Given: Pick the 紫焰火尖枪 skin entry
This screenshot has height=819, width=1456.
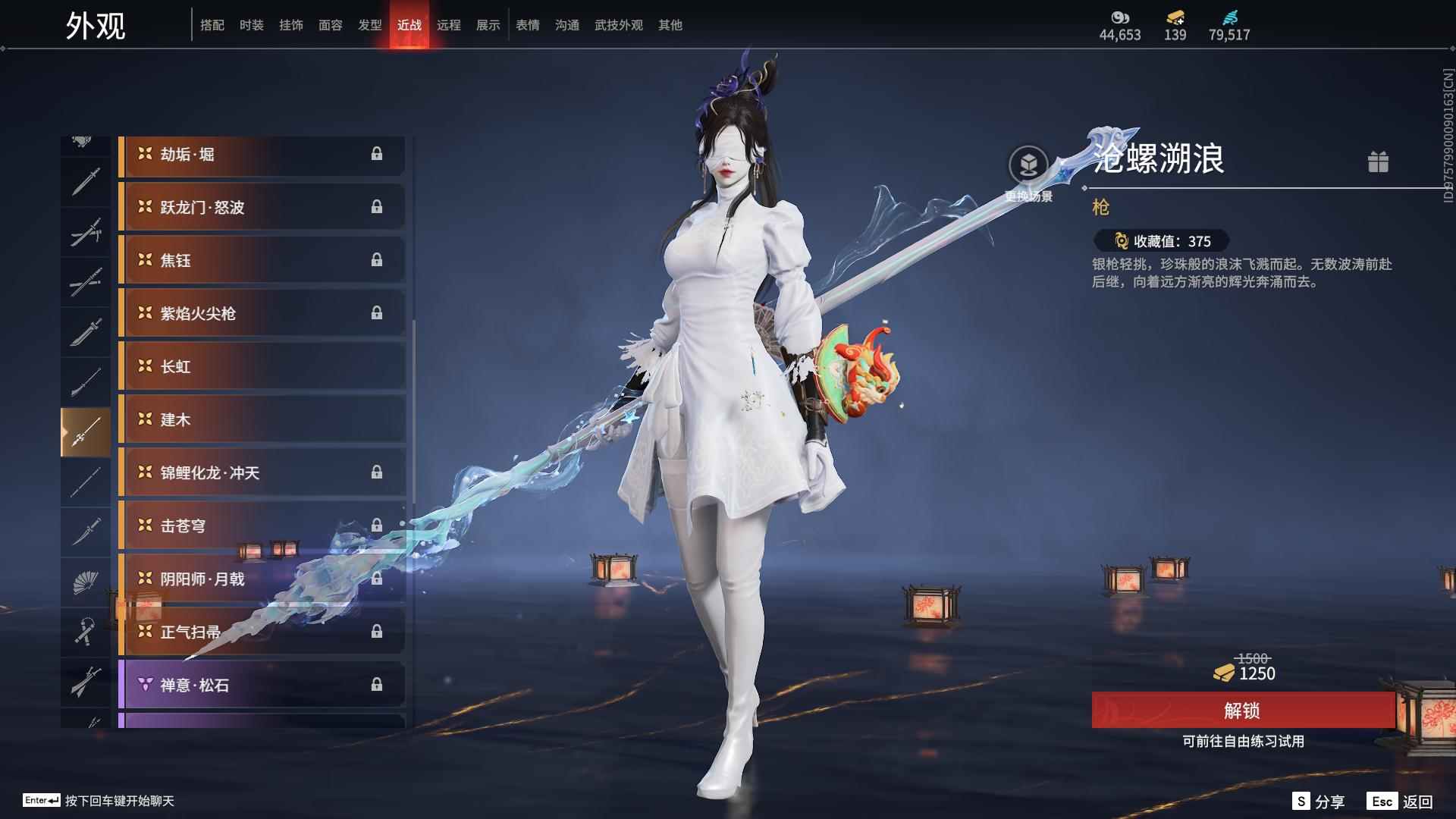Looking at the screenshot, I should point(262,313).
